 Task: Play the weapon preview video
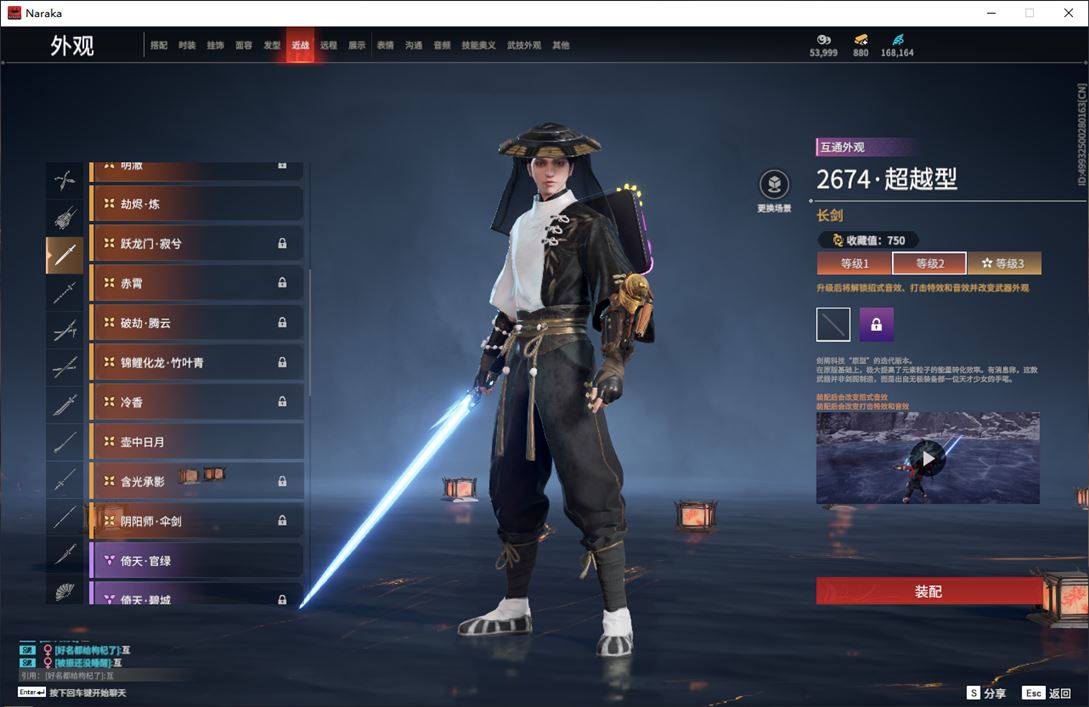click(x=928, y=459)
